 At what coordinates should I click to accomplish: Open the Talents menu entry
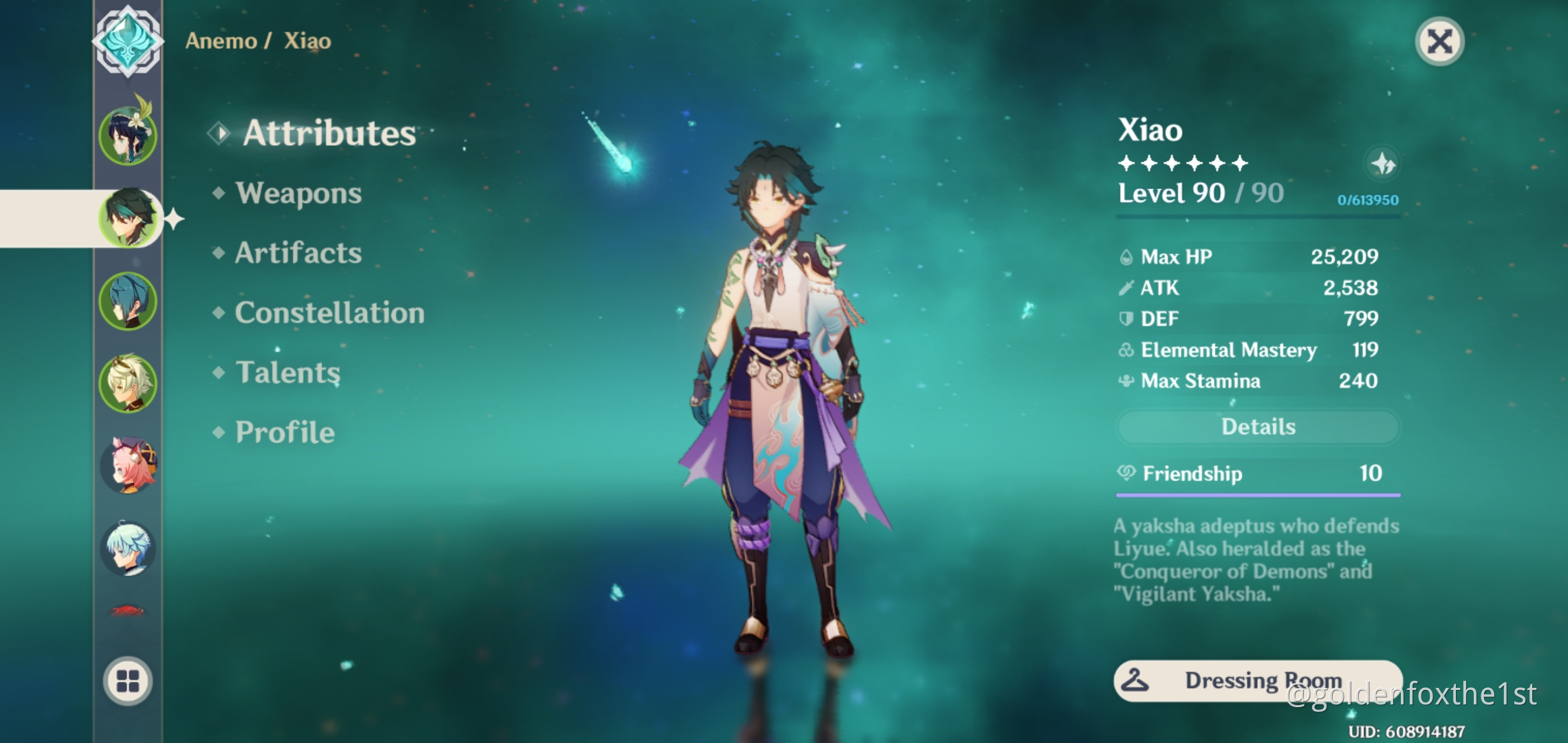tap(287, 372)
